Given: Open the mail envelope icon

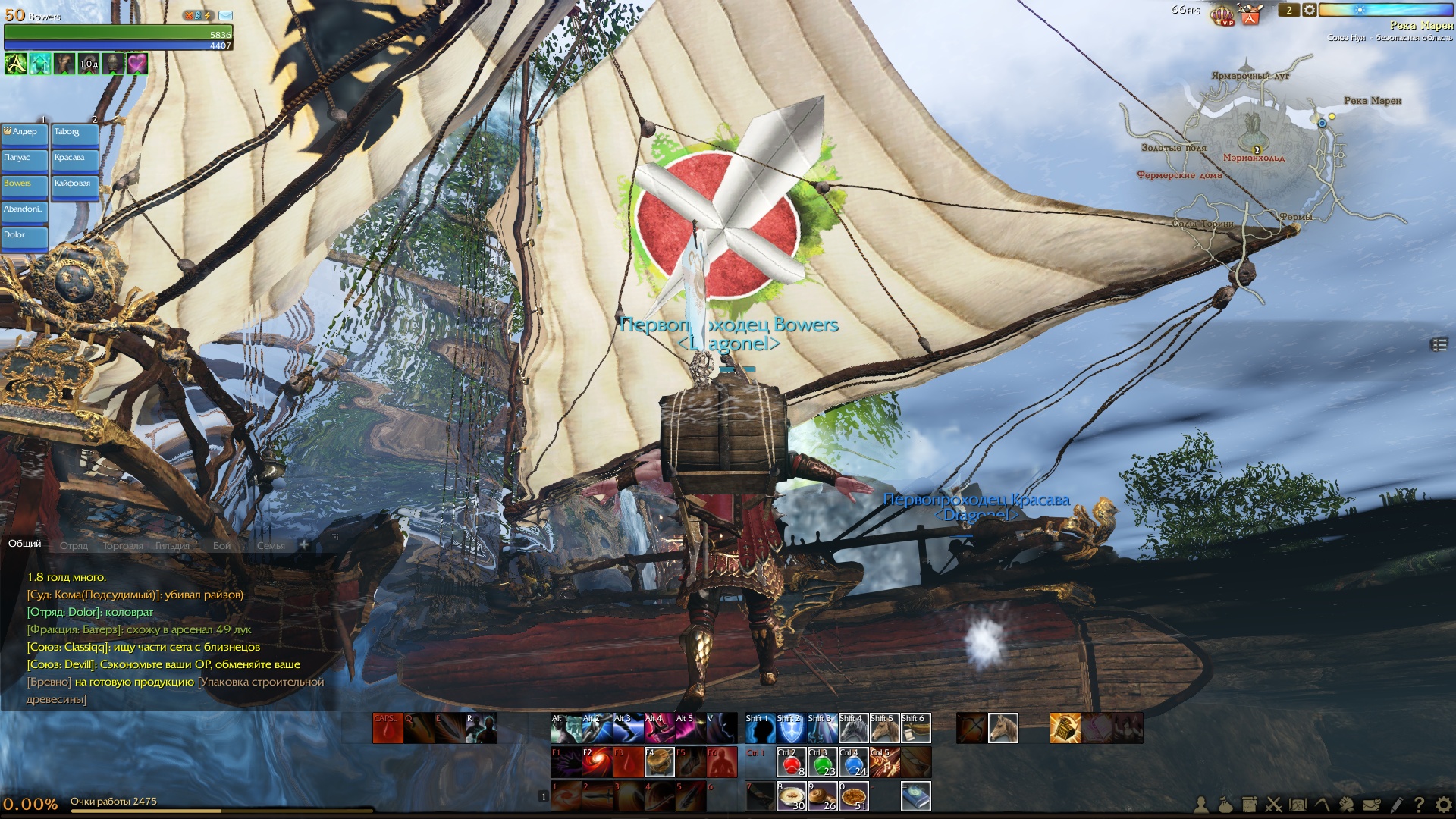Looking at the screenshot, I should coord(1371,805).
